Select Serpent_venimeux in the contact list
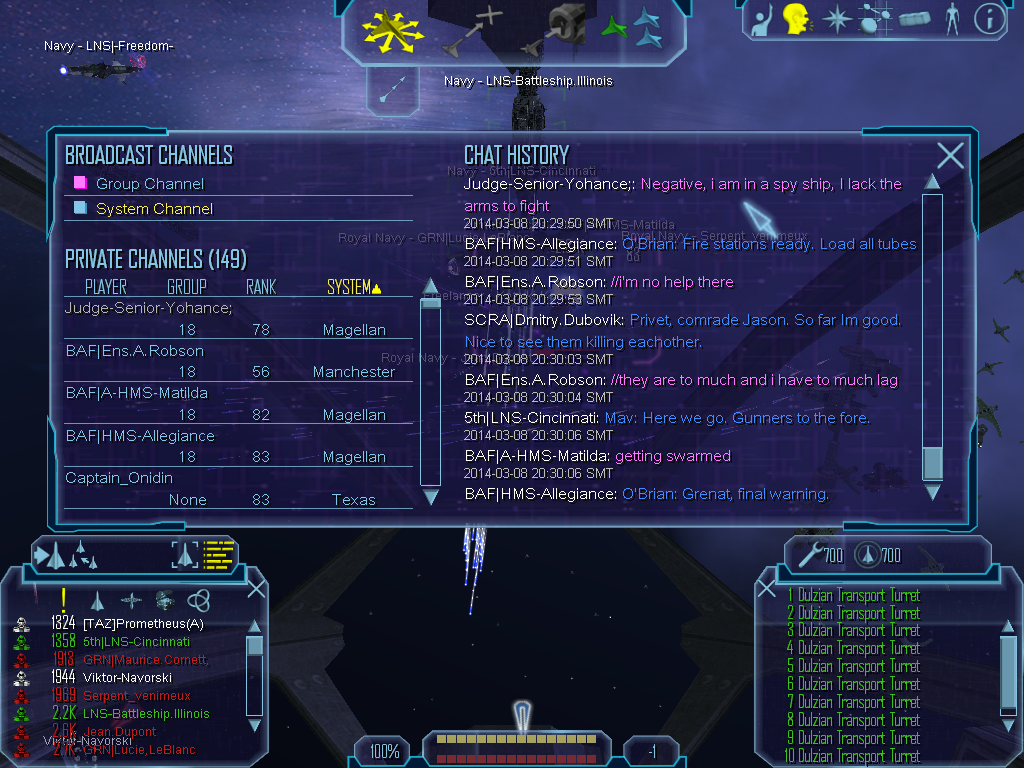The height and width of the screenshot is (768, 1024). [136, 696]
